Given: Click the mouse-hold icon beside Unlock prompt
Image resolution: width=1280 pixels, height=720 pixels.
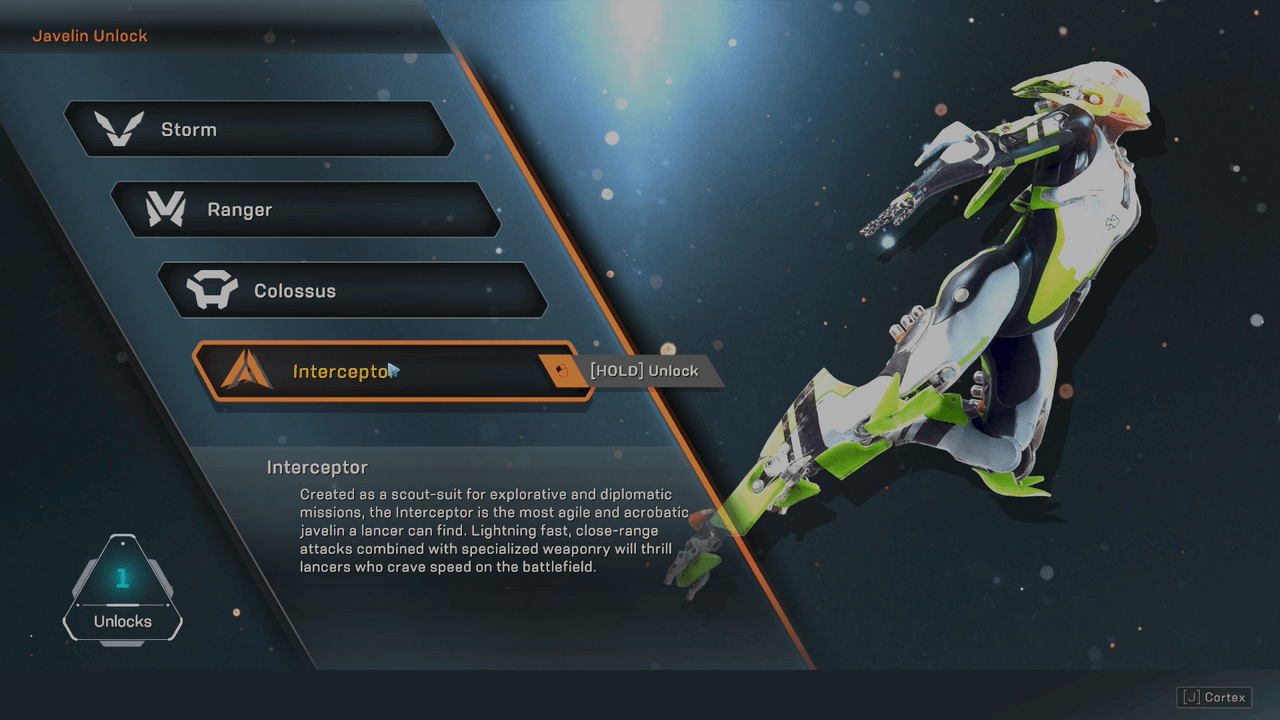Looking at the screenshot, I should (560, 371).
